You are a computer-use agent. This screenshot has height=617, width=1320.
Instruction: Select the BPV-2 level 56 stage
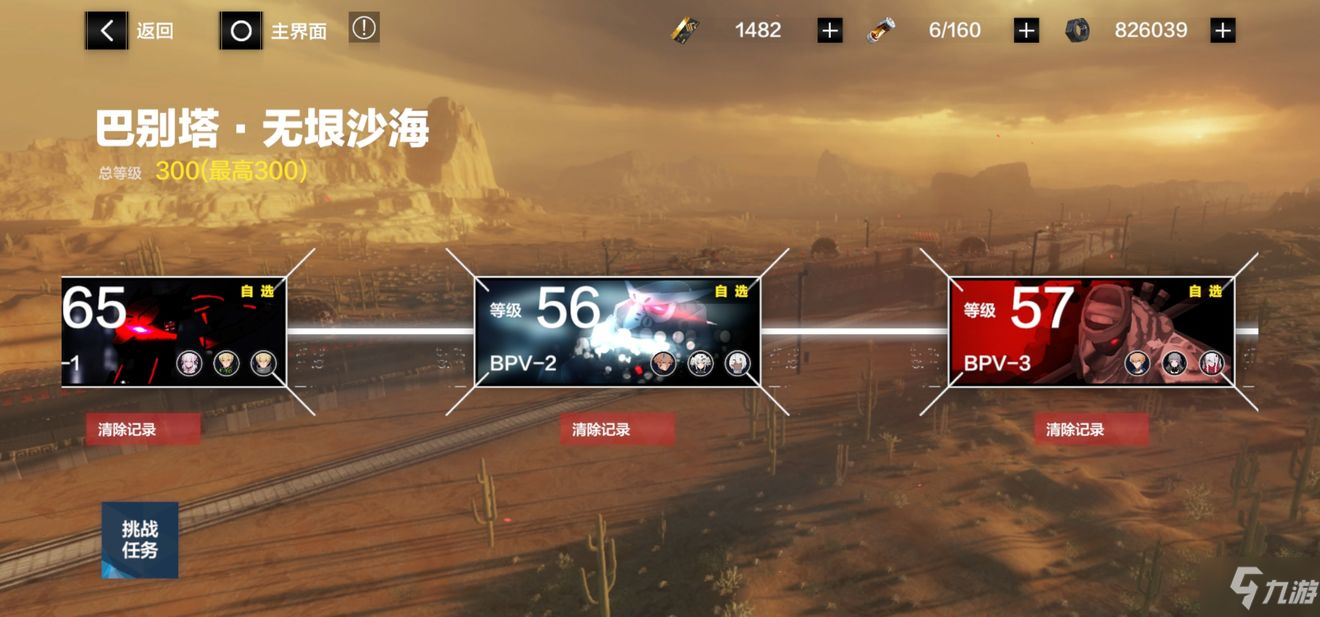click(616, 332)
